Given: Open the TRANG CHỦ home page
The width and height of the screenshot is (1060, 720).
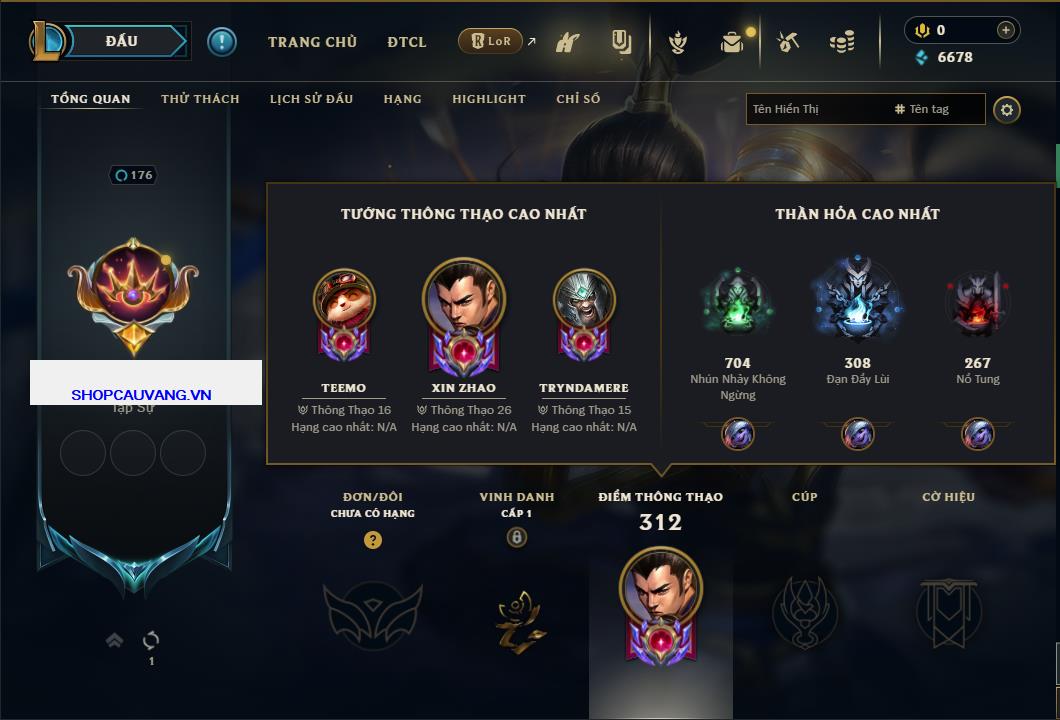Looking at the screenshot, I should pos(312,42).
